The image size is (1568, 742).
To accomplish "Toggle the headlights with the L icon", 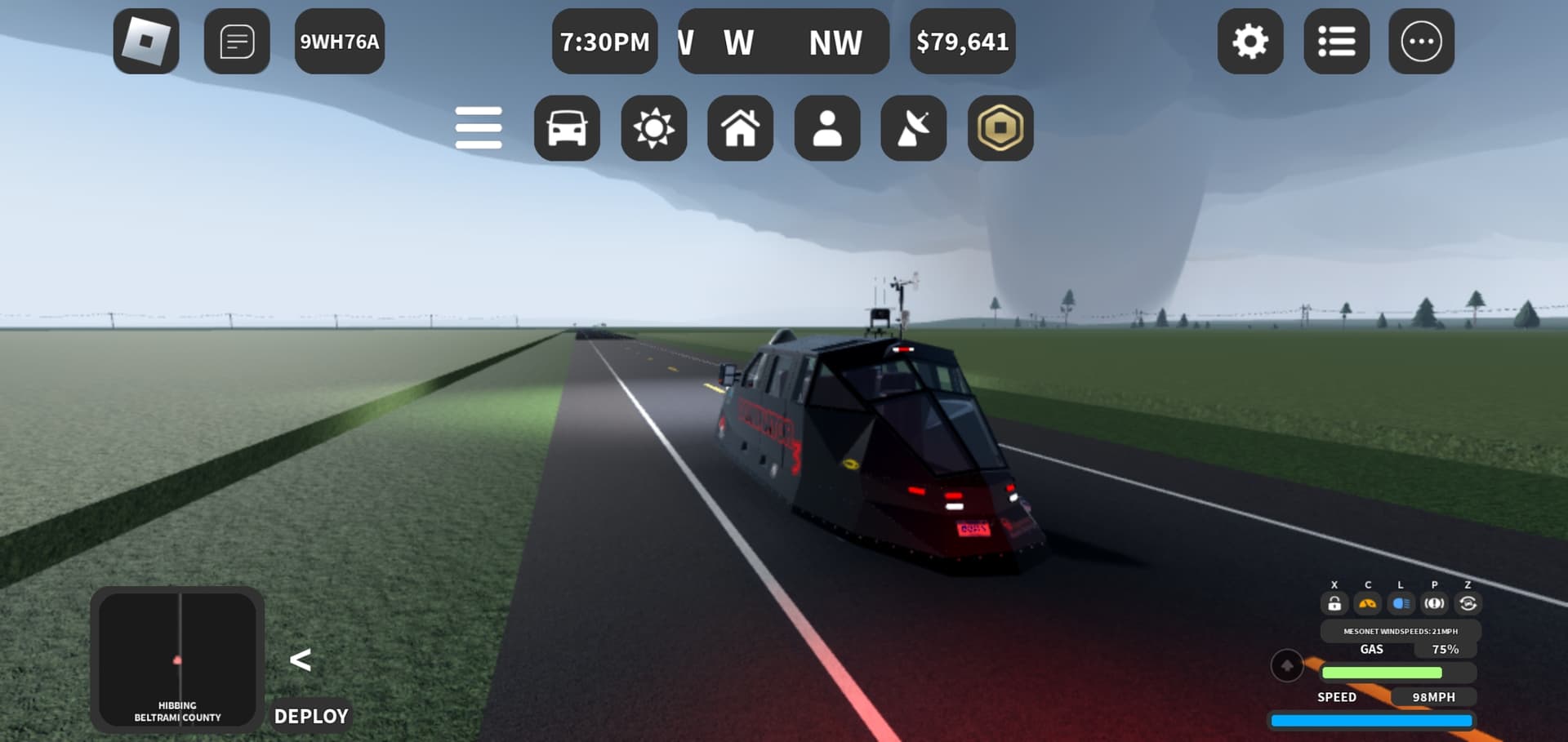I will tap(1400, 602).
